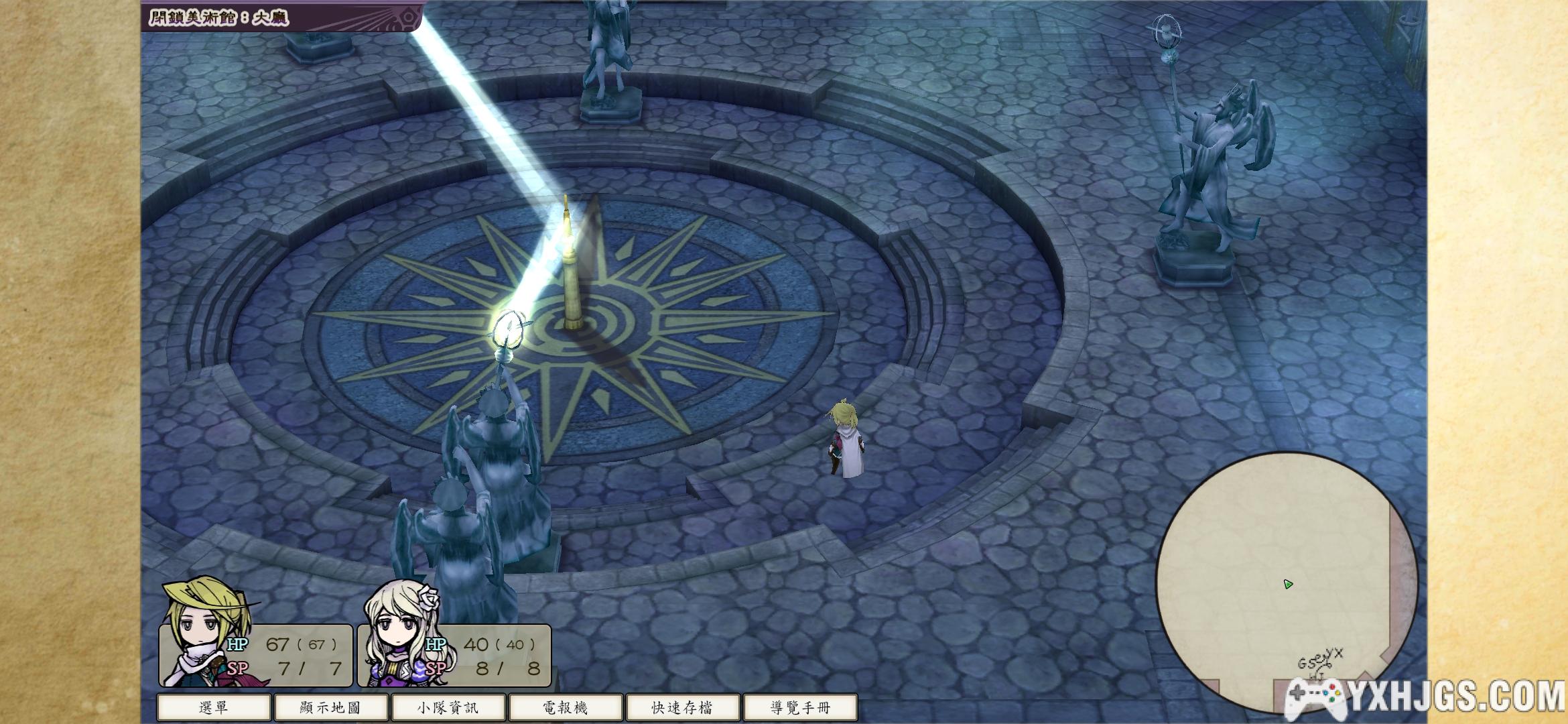Click the 顯示地圖 show map button
Viewport: 1568px width, 724px height.
click(x=331, y=707)
